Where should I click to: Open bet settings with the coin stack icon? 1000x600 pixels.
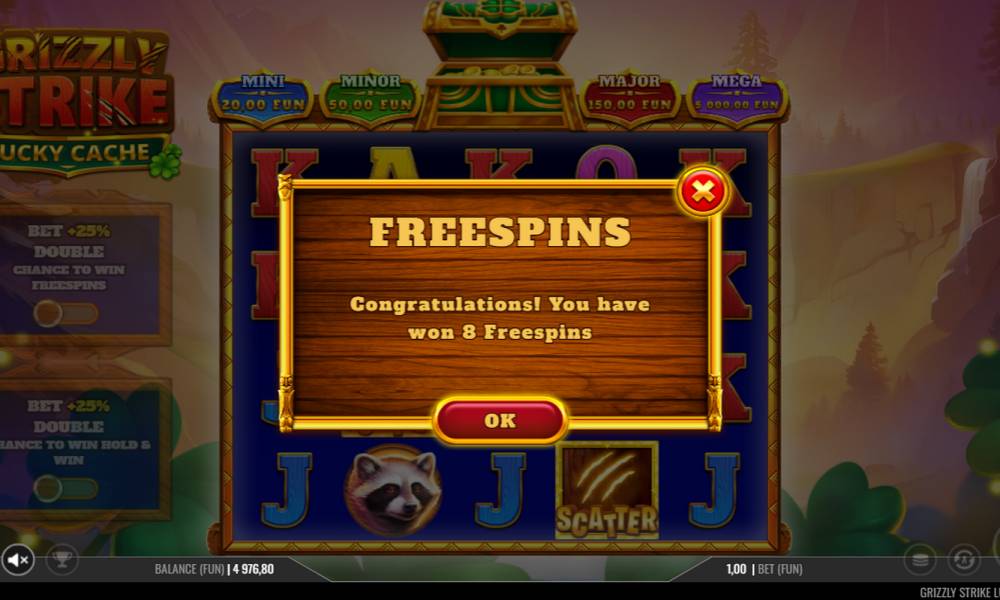tap(921, 559)
